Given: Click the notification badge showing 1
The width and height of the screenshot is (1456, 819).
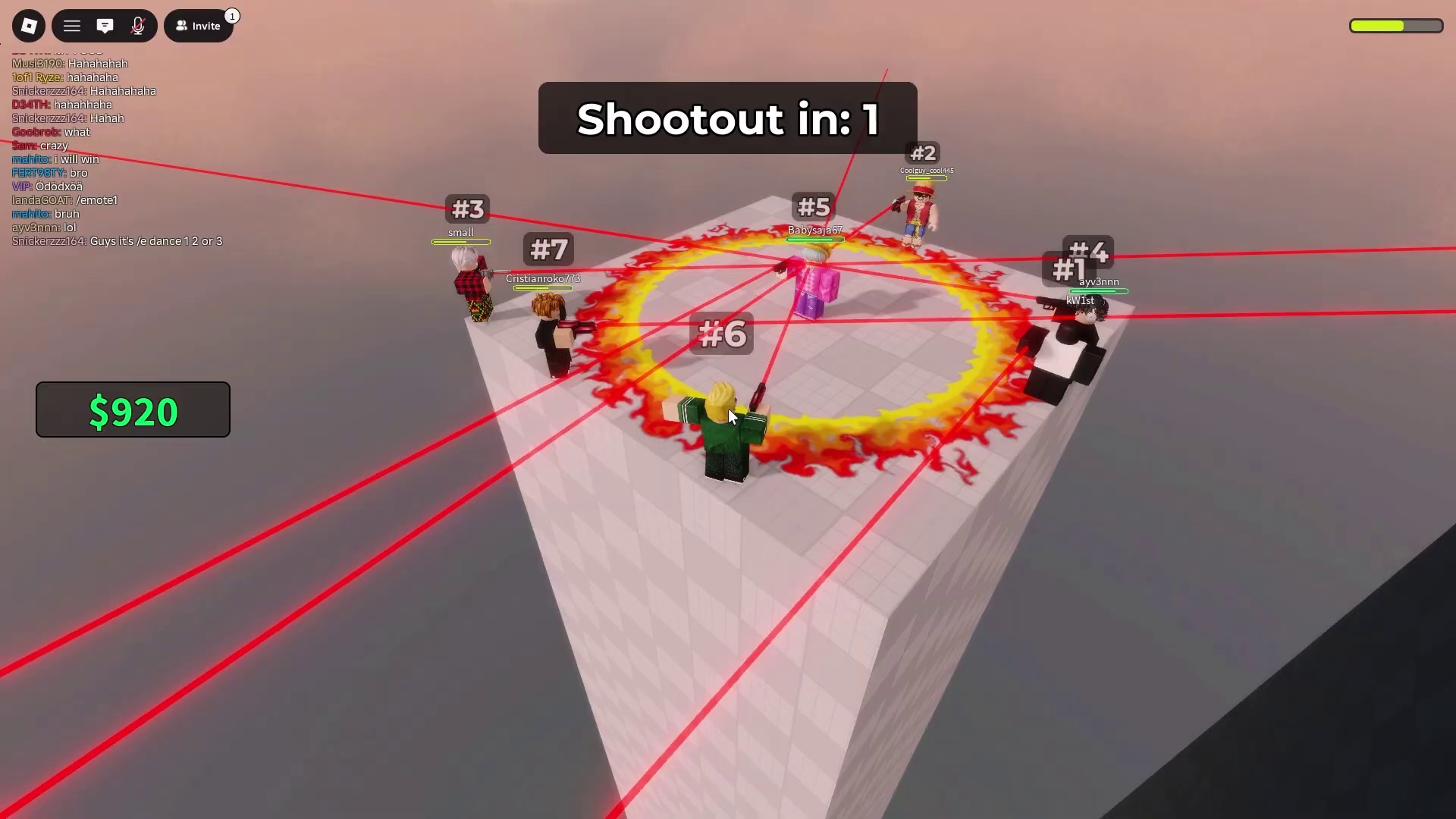Looking at the screenshot, I should [x=232, y=15].
